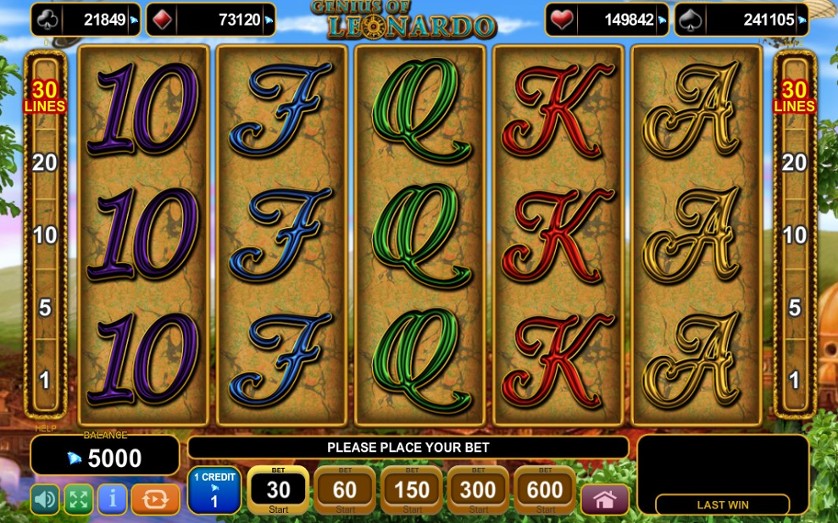The image size is (838, 523).
Task: Place the 60 bet
Action: coord(344,490)
